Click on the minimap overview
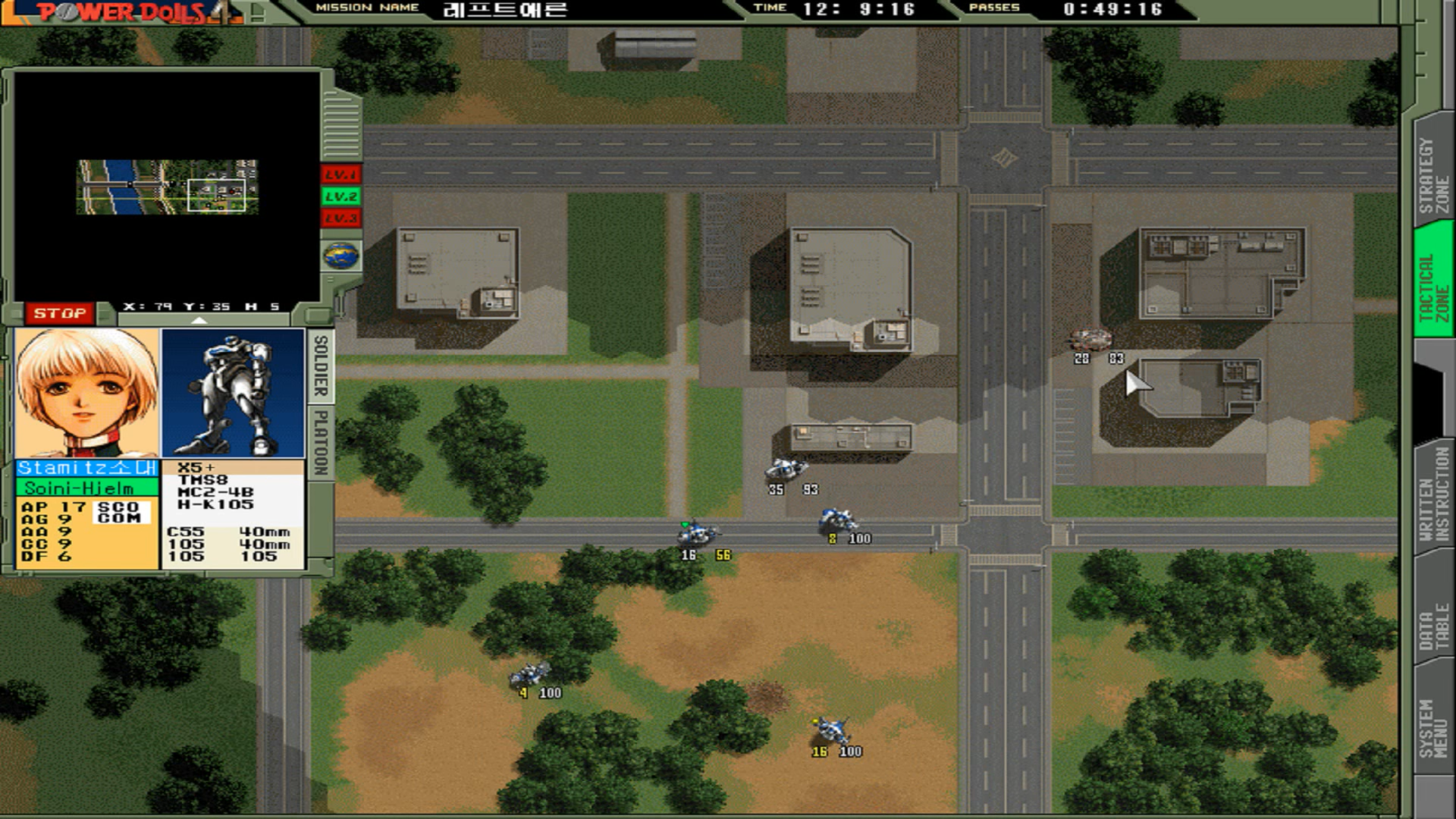Viewport: 1456px width, 819px height. click(x=167, y=187)
